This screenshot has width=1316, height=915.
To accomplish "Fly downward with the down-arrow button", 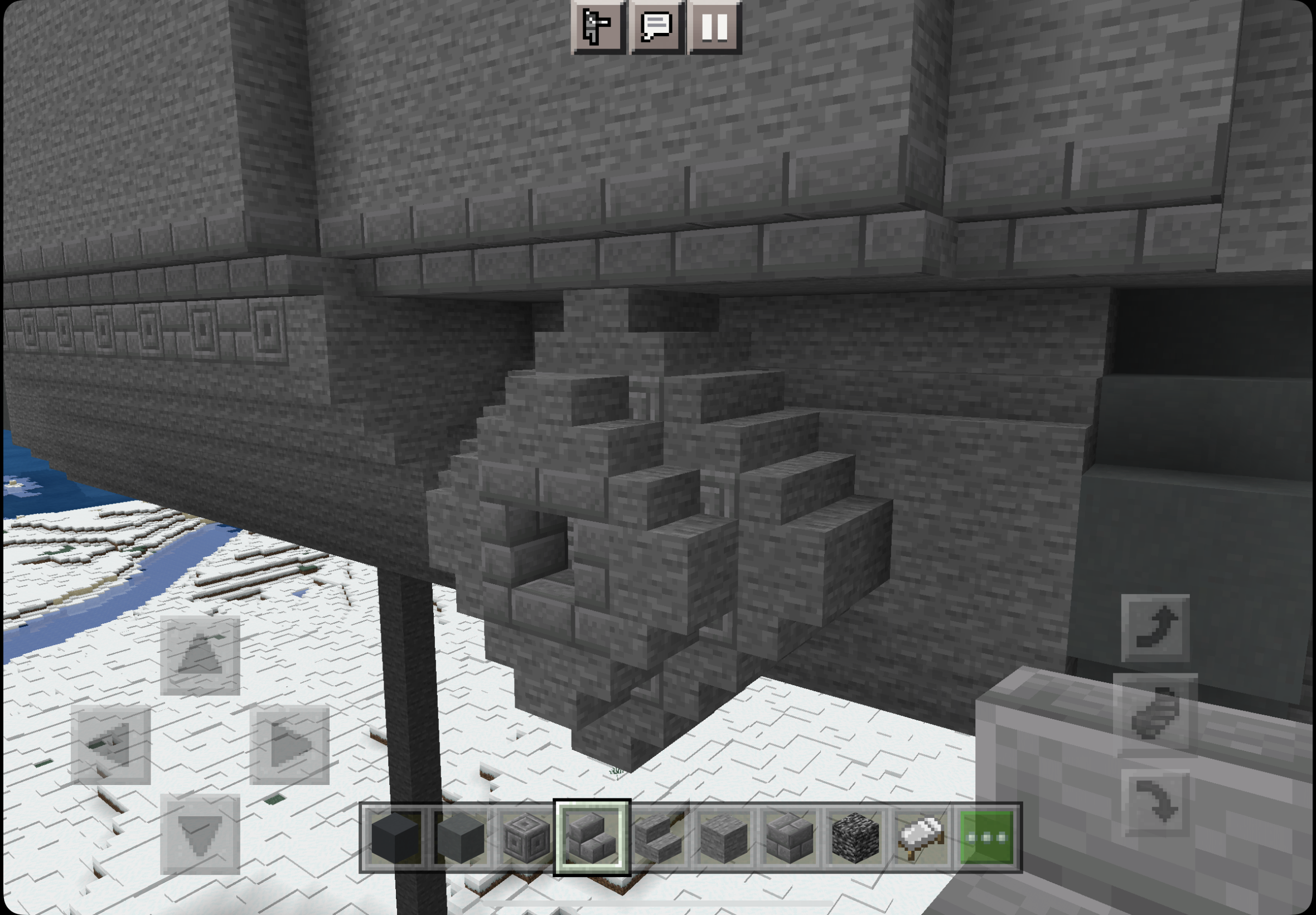I will pos(1154,803).
